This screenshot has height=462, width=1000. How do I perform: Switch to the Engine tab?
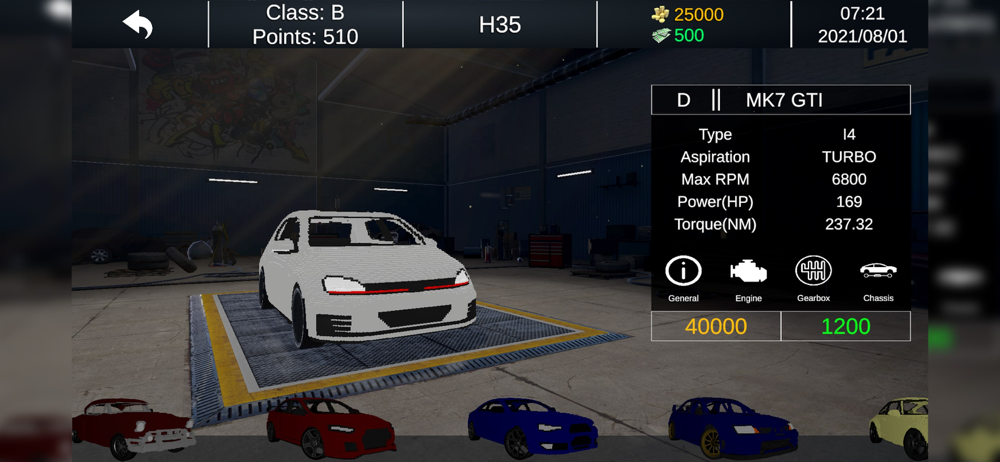click(748, 278)
